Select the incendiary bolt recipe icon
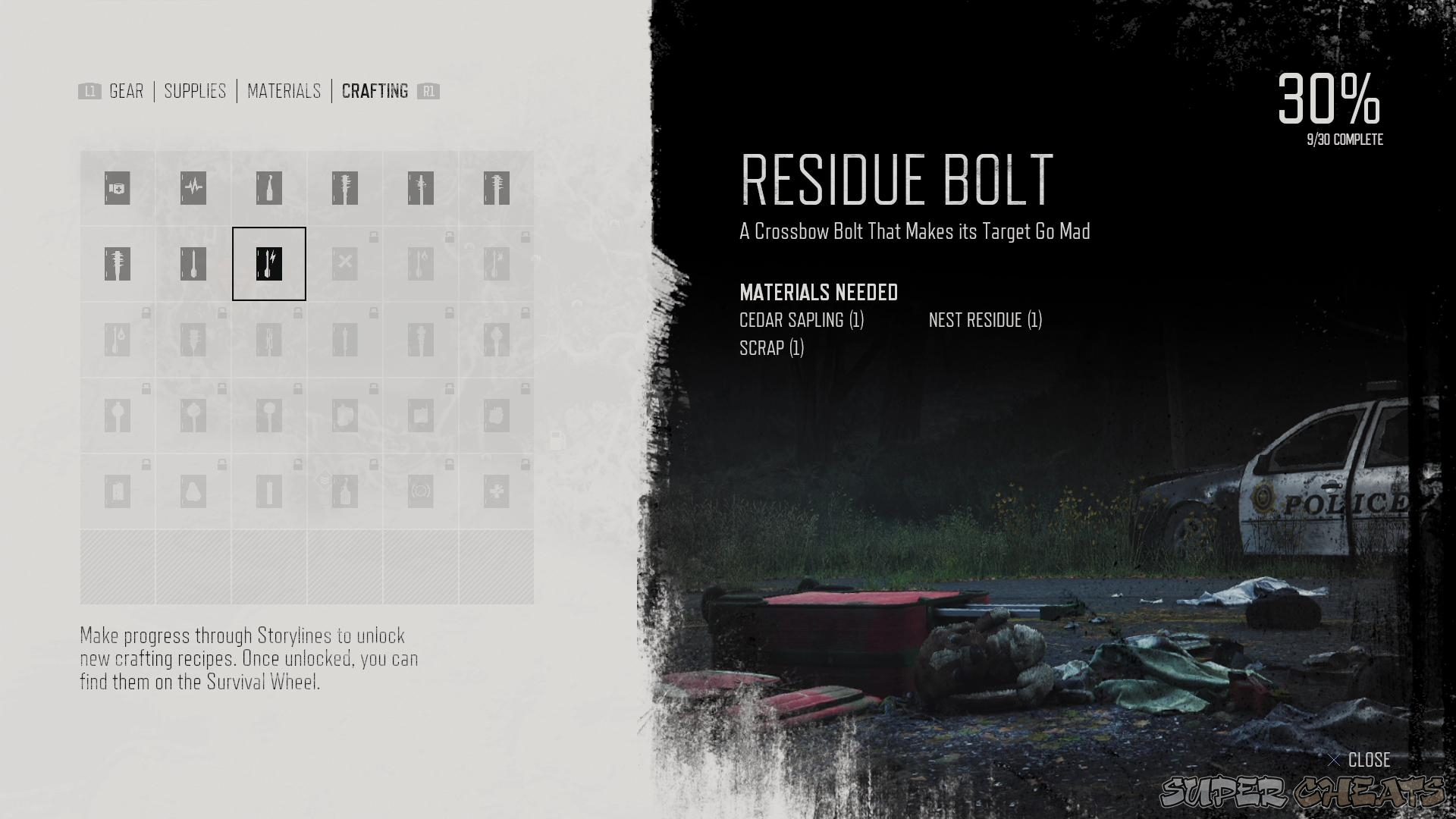 click(x=421, y=263)
